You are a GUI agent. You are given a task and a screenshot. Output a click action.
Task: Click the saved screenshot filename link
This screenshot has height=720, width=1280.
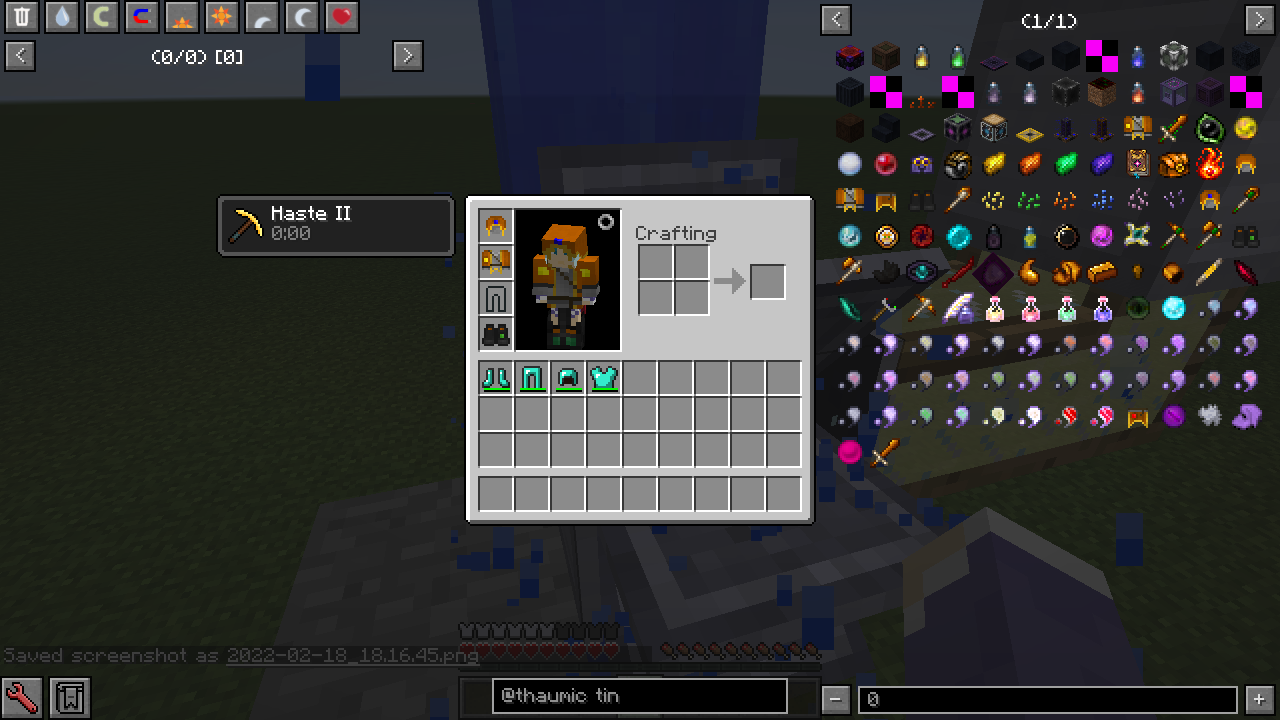coord(353,657)
